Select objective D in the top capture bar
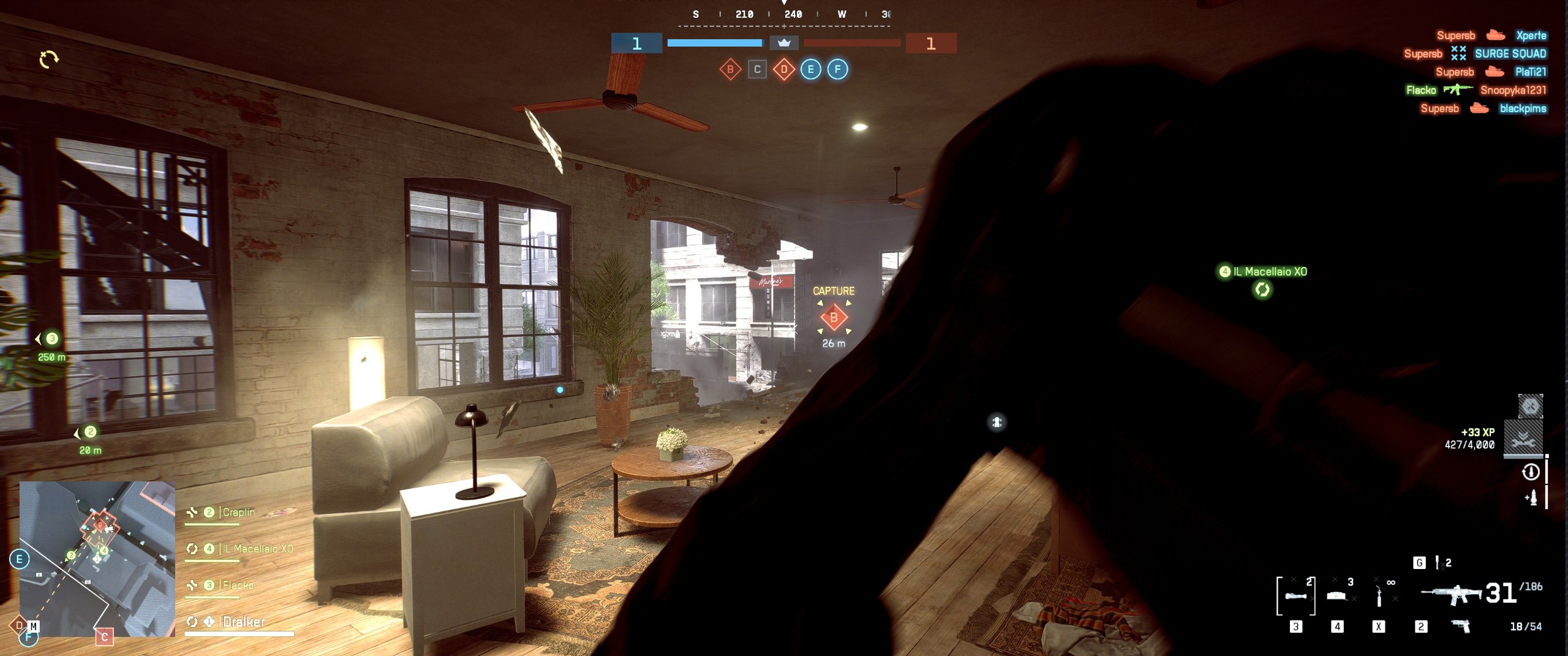 pyautogui.click(x=784, y=69)
